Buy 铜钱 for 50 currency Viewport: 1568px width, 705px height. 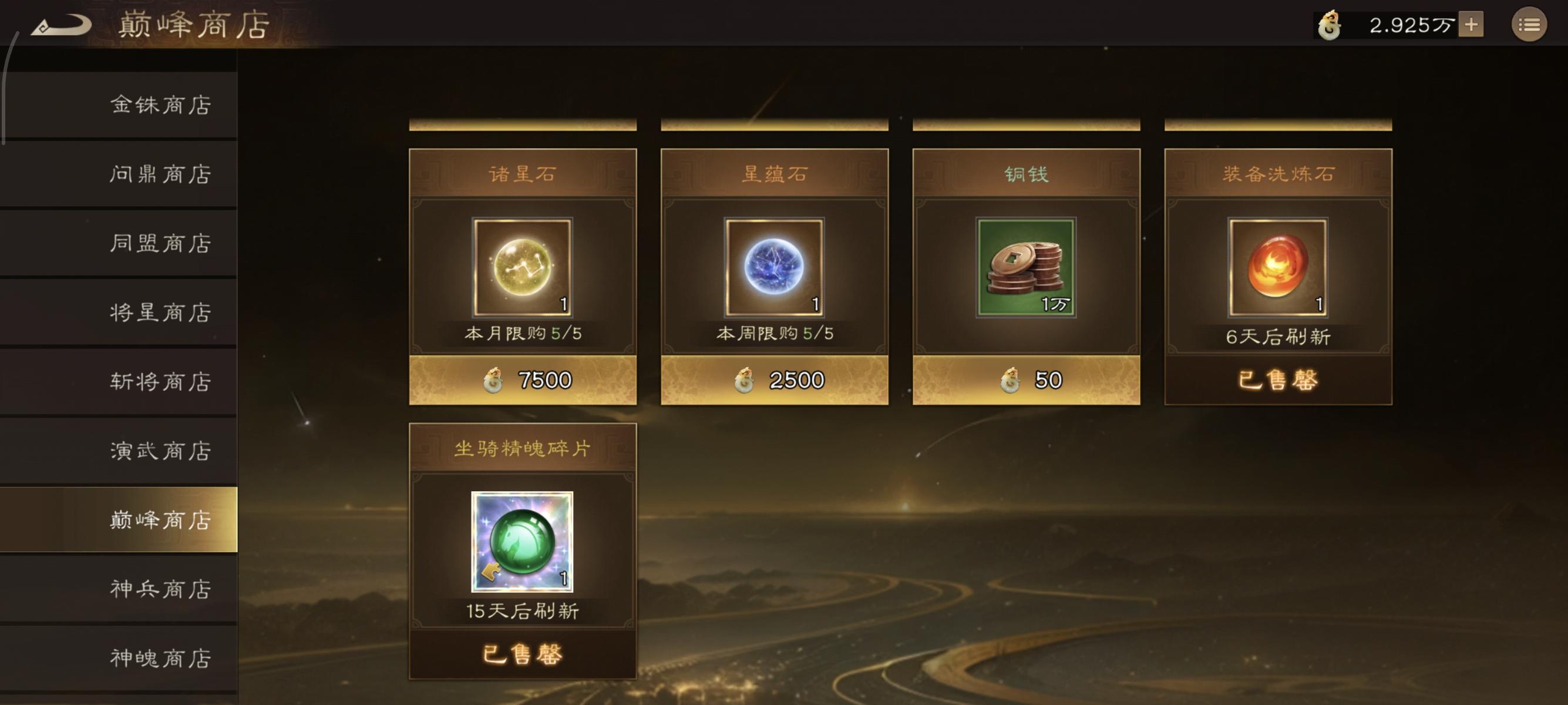point(1025,380)
